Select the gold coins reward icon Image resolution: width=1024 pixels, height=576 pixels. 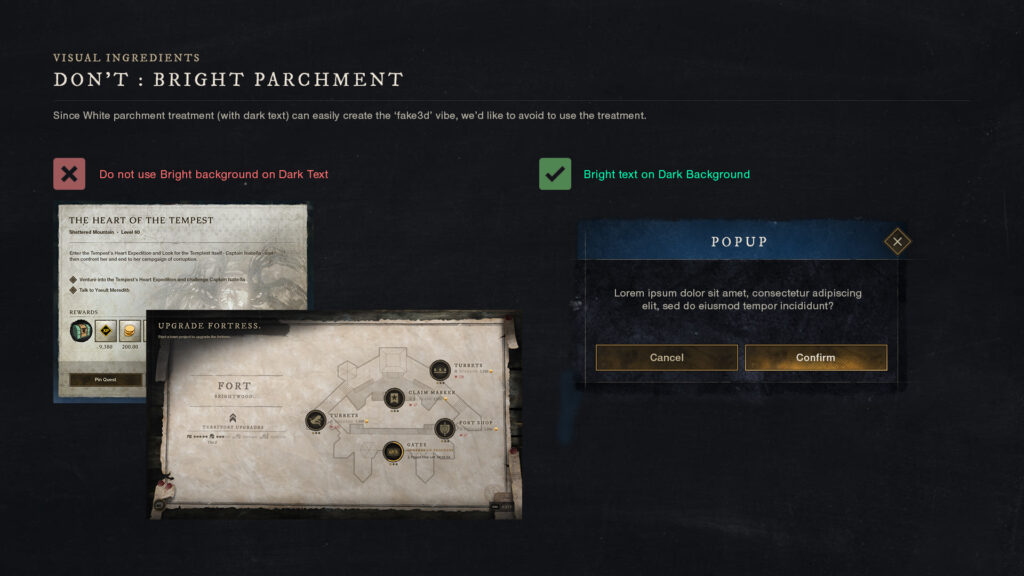130,331
